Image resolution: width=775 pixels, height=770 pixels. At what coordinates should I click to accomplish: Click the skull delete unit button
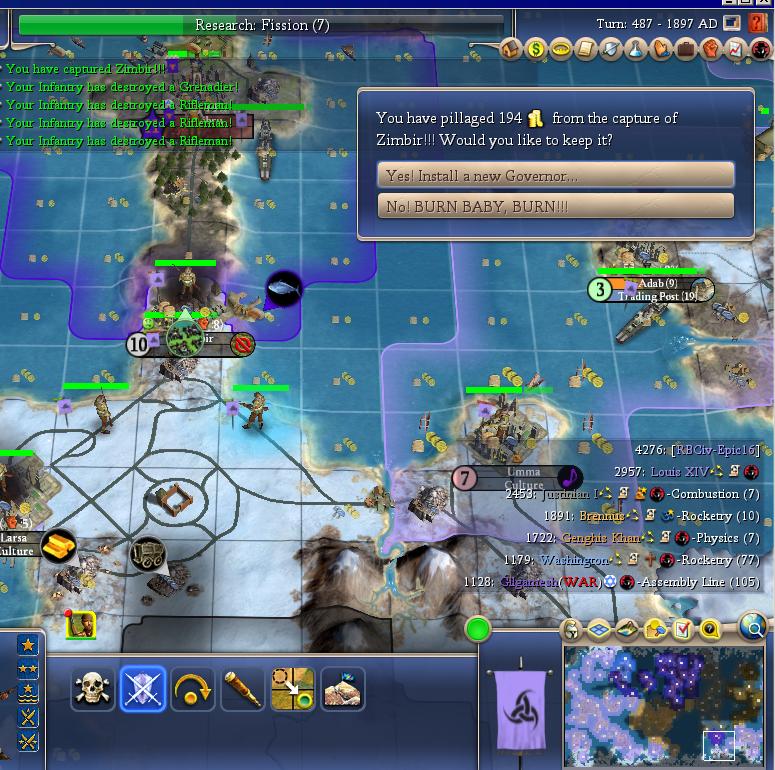click(x=92, y=689)
